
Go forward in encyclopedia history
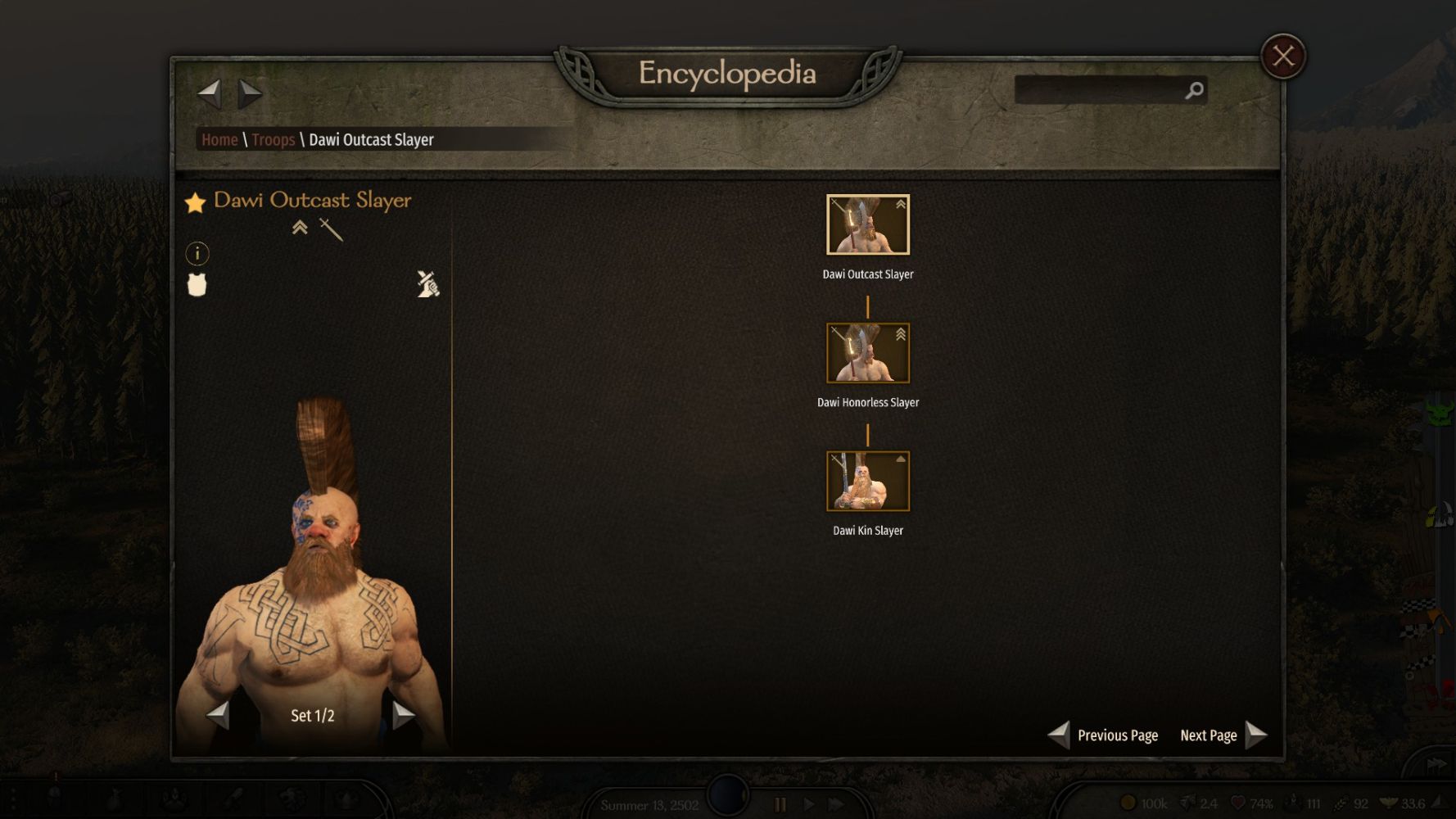(x=250, y=93)
